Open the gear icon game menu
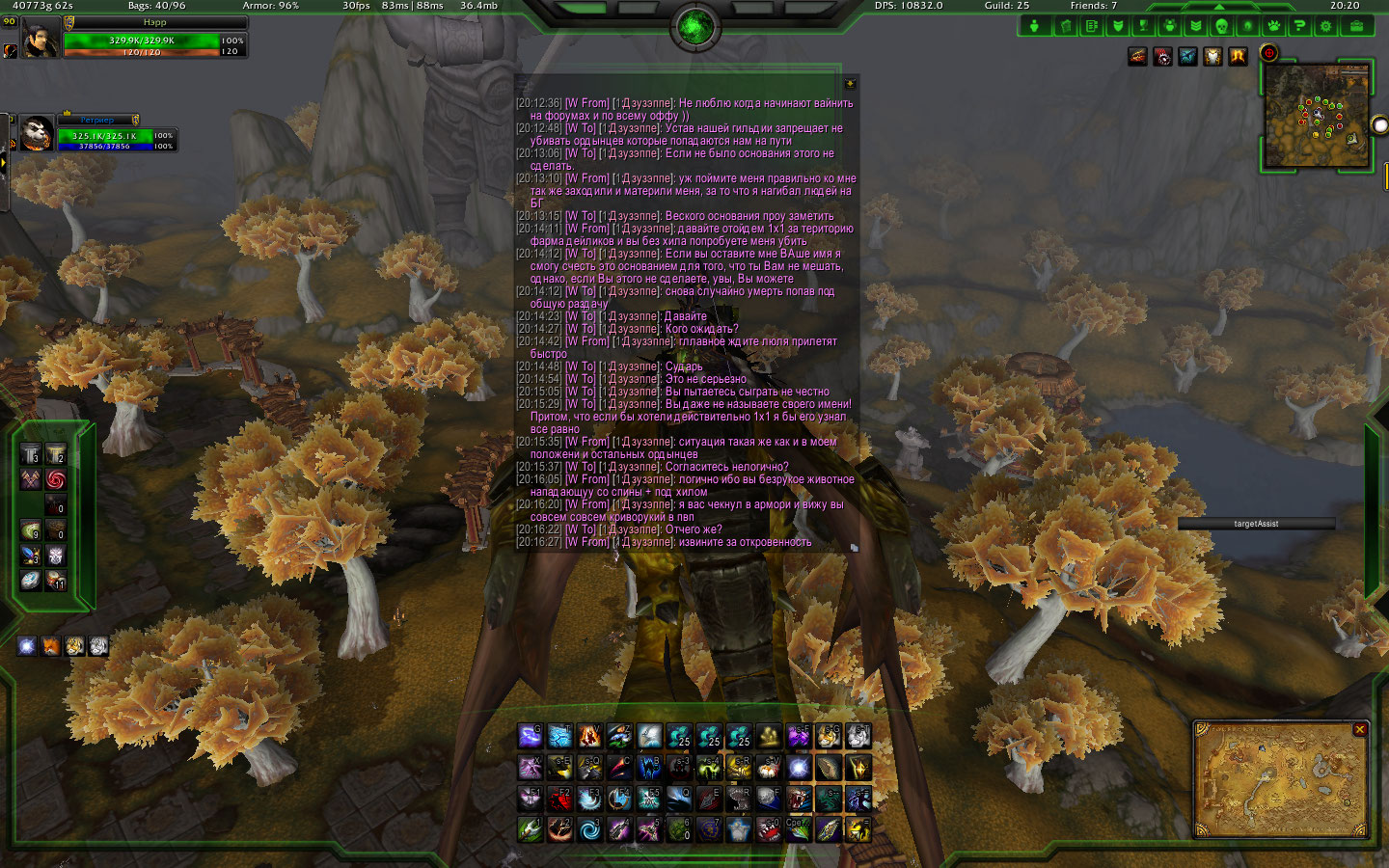The image size is (1389, 868). pos(1325,26)
